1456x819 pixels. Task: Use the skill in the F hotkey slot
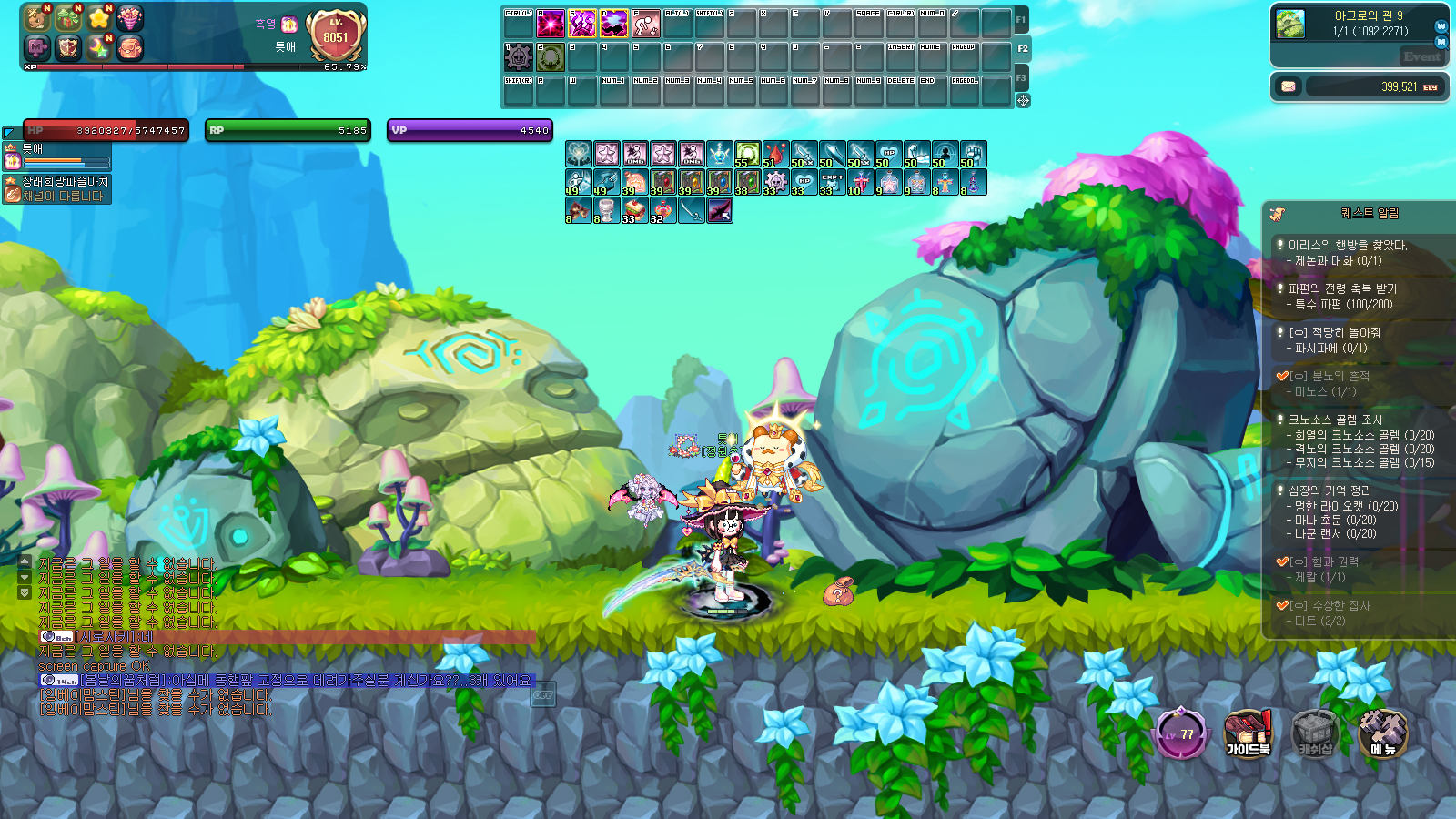[645, 23]
